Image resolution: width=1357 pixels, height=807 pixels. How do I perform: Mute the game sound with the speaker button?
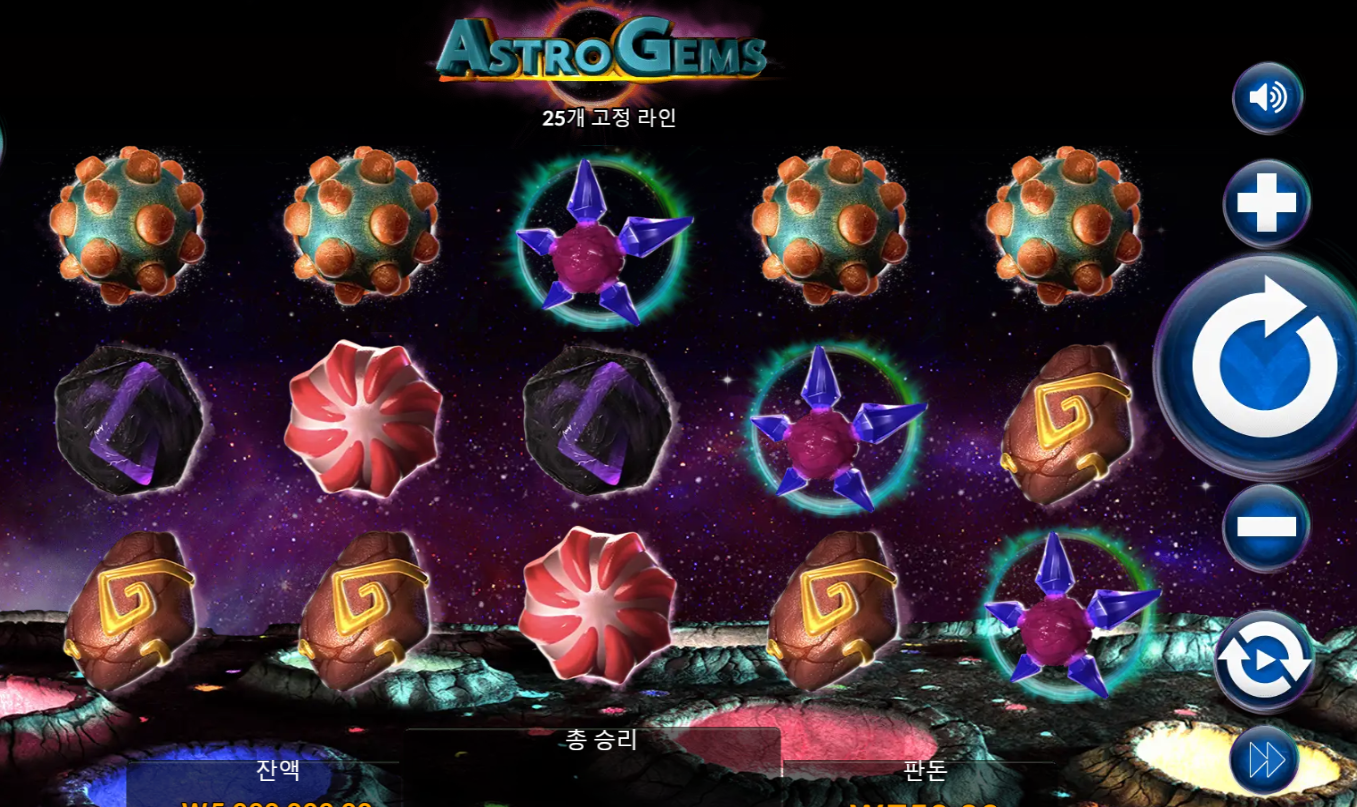click(1267, 97)
